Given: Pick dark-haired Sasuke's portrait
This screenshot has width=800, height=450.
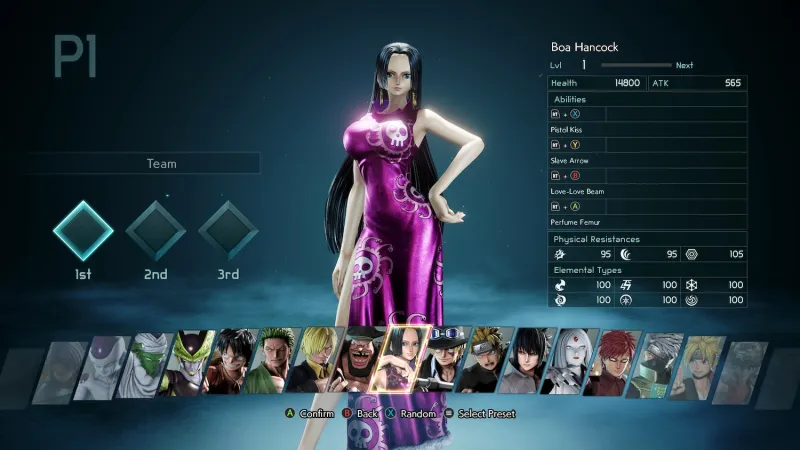Looking at the screenshot, I should tap(530, 367).
